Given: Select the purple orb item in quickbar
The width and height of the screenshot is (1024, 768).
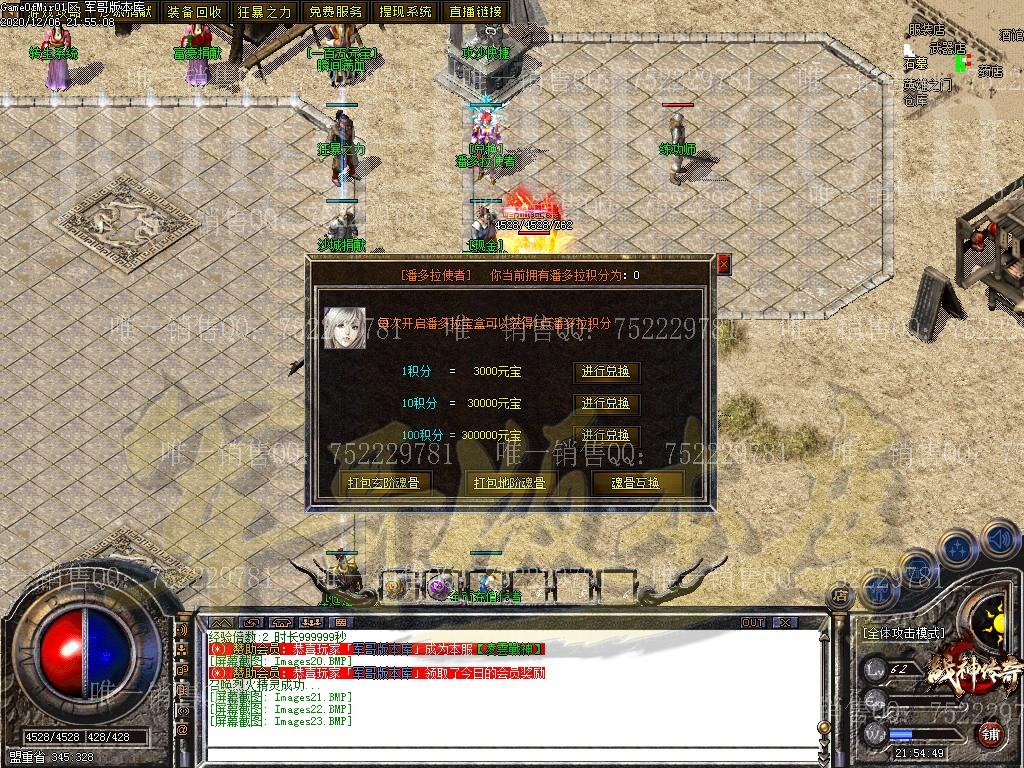Looking at the screenshot, I should pos(439,587).
